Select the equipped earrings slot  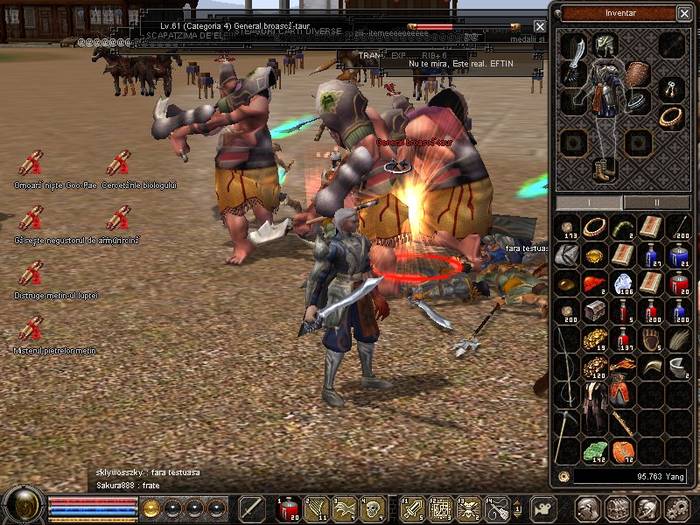(670, 90)
